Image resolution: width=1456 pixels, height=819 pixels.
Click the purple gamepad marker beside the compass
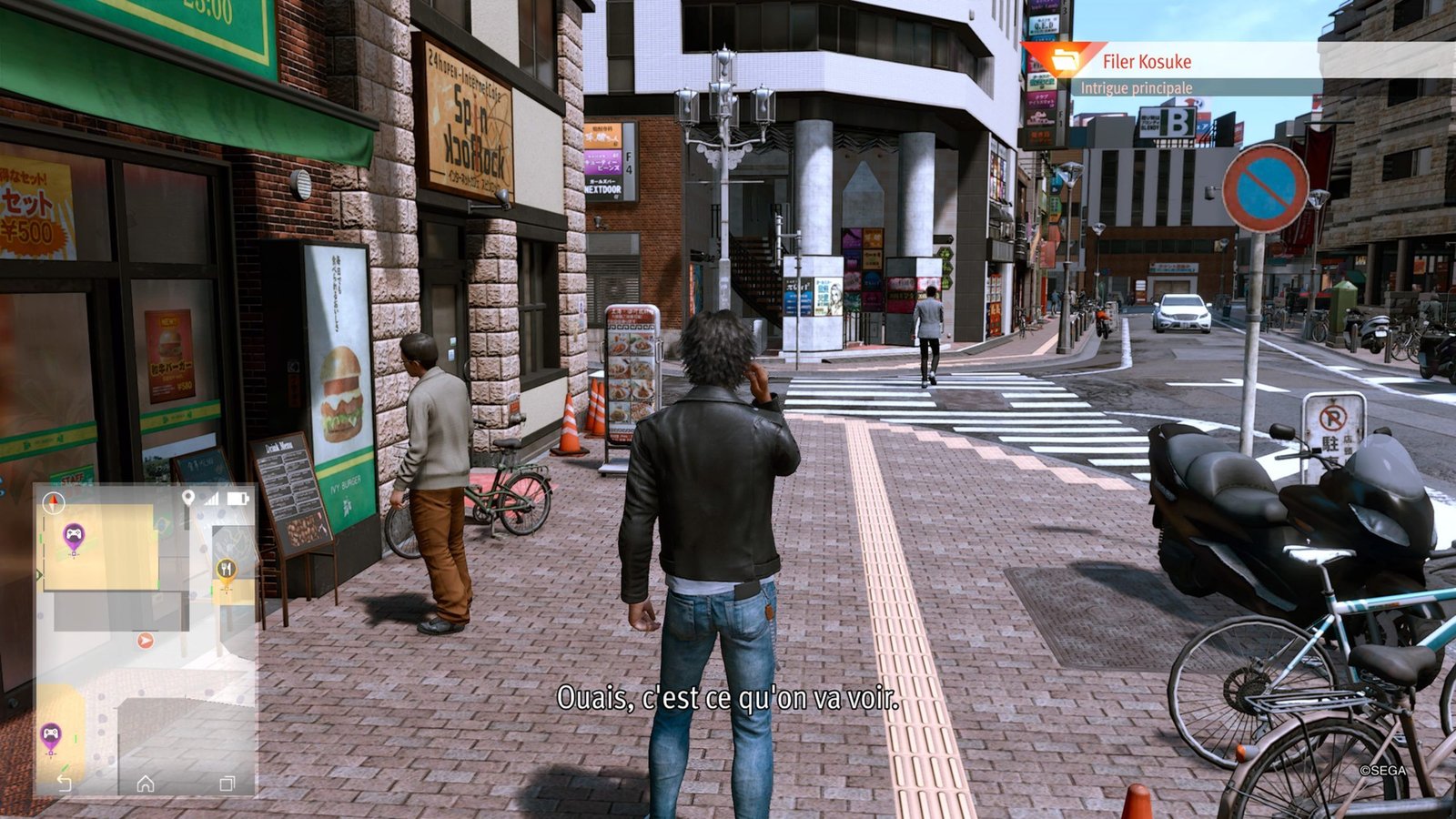click(74, 535)
